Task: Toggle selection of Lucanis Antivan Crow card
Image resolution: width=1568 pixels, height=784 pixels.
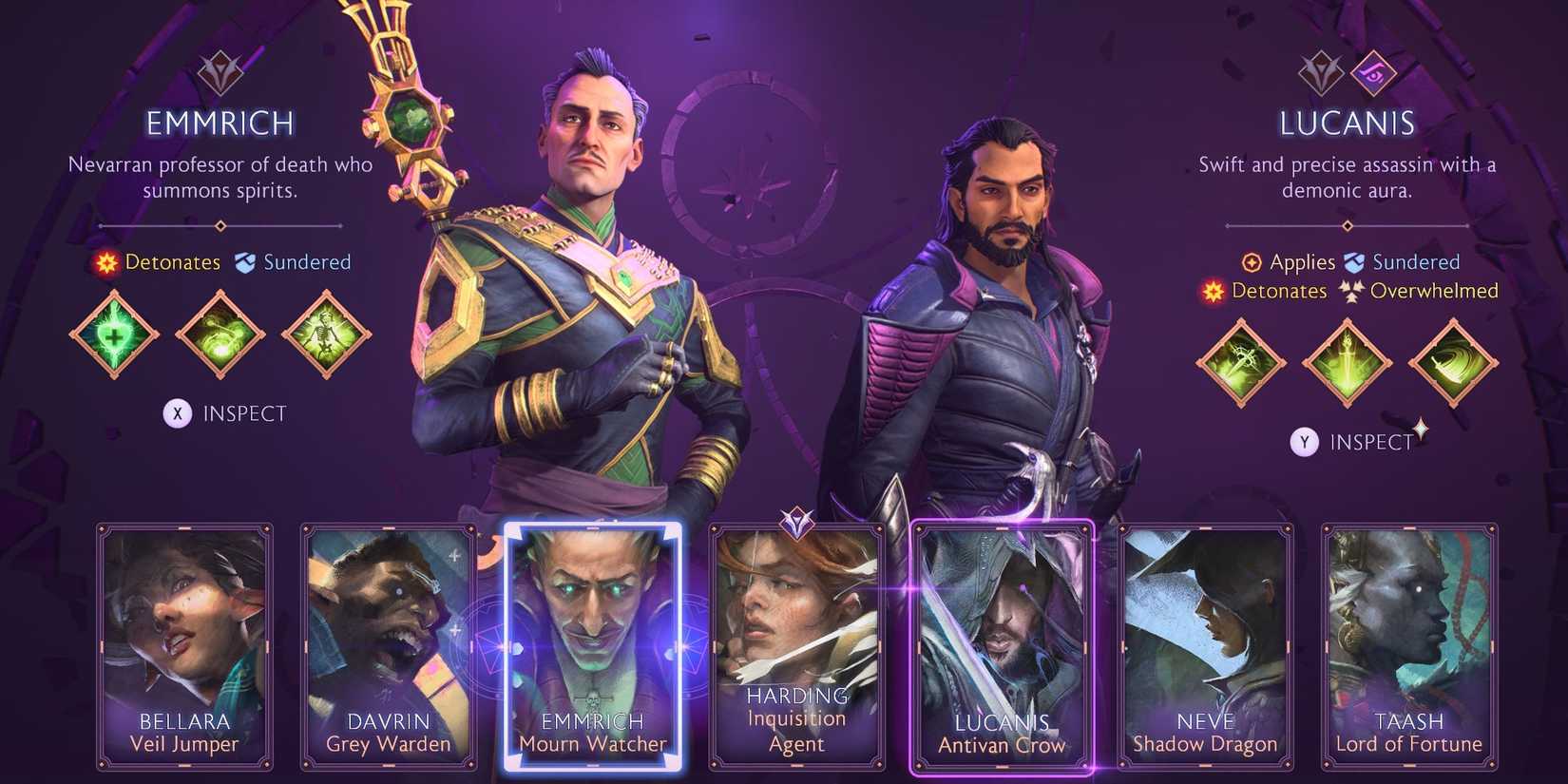Action: [x=1001, y=646]
